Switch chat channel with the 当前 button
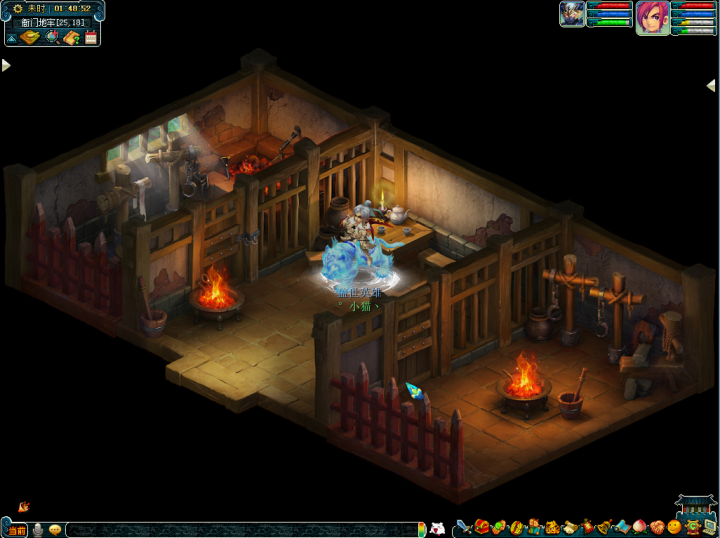Image resolution: width=720 pixels, height=538 pixels. (16, 529)
